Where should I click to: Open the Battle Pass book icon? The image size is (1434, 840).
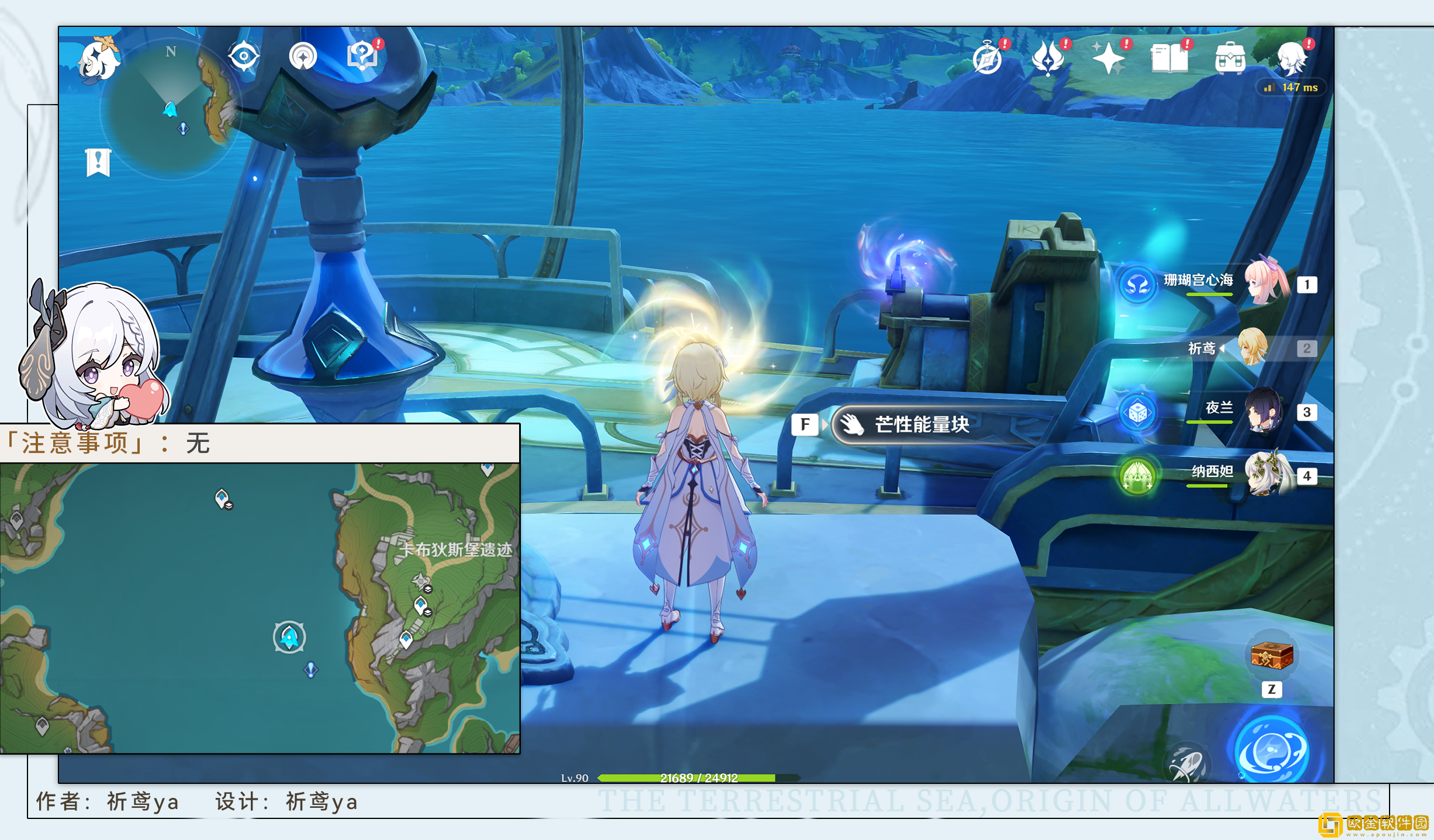[1169, 58]
